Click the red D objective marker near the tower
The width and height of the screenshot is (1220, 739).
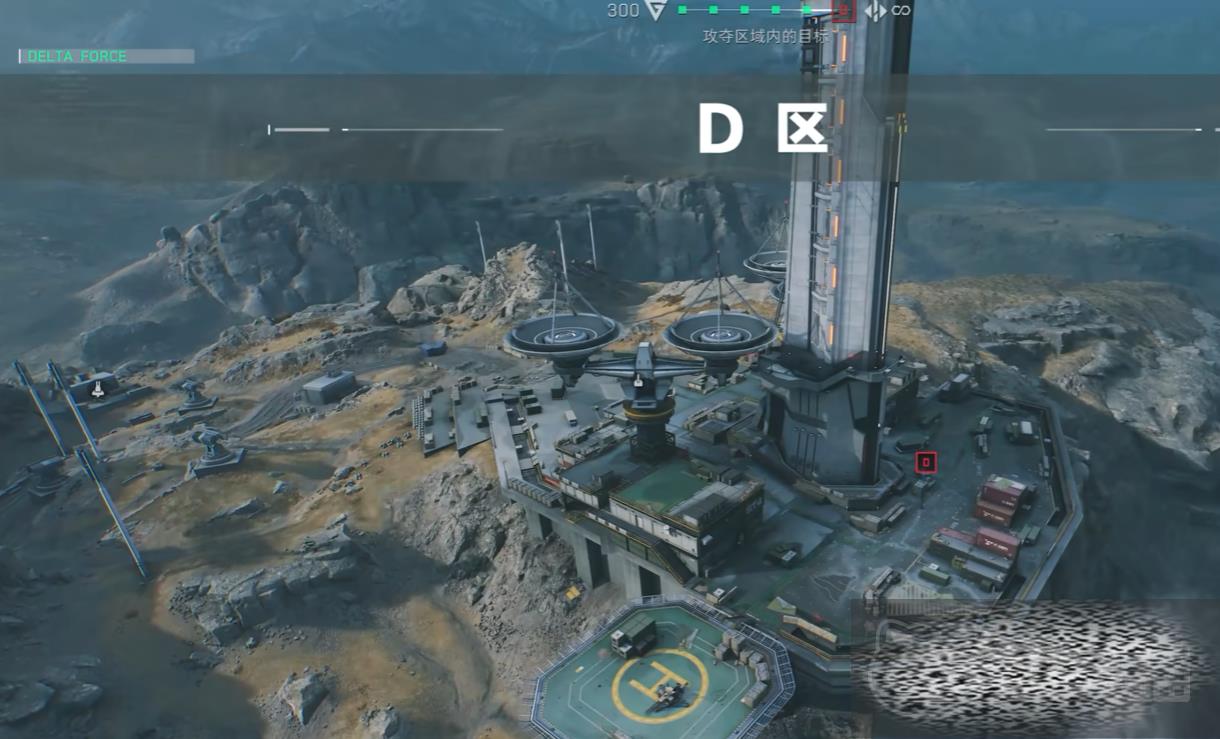tap(926, 462)
